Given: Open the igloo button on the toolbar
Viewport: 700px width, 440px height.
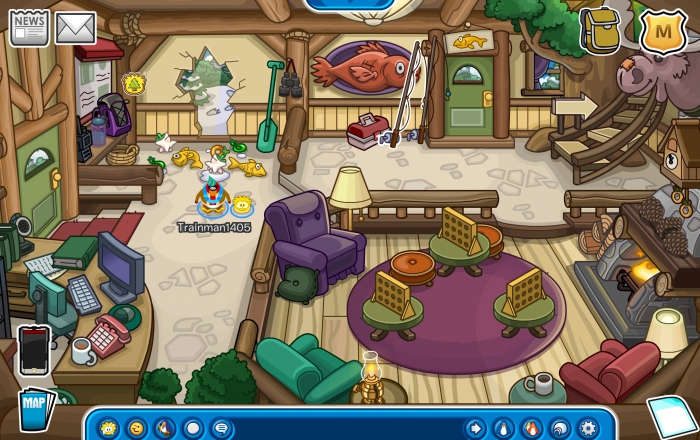Looking at the screenshot, I should (x=560, y=428).
